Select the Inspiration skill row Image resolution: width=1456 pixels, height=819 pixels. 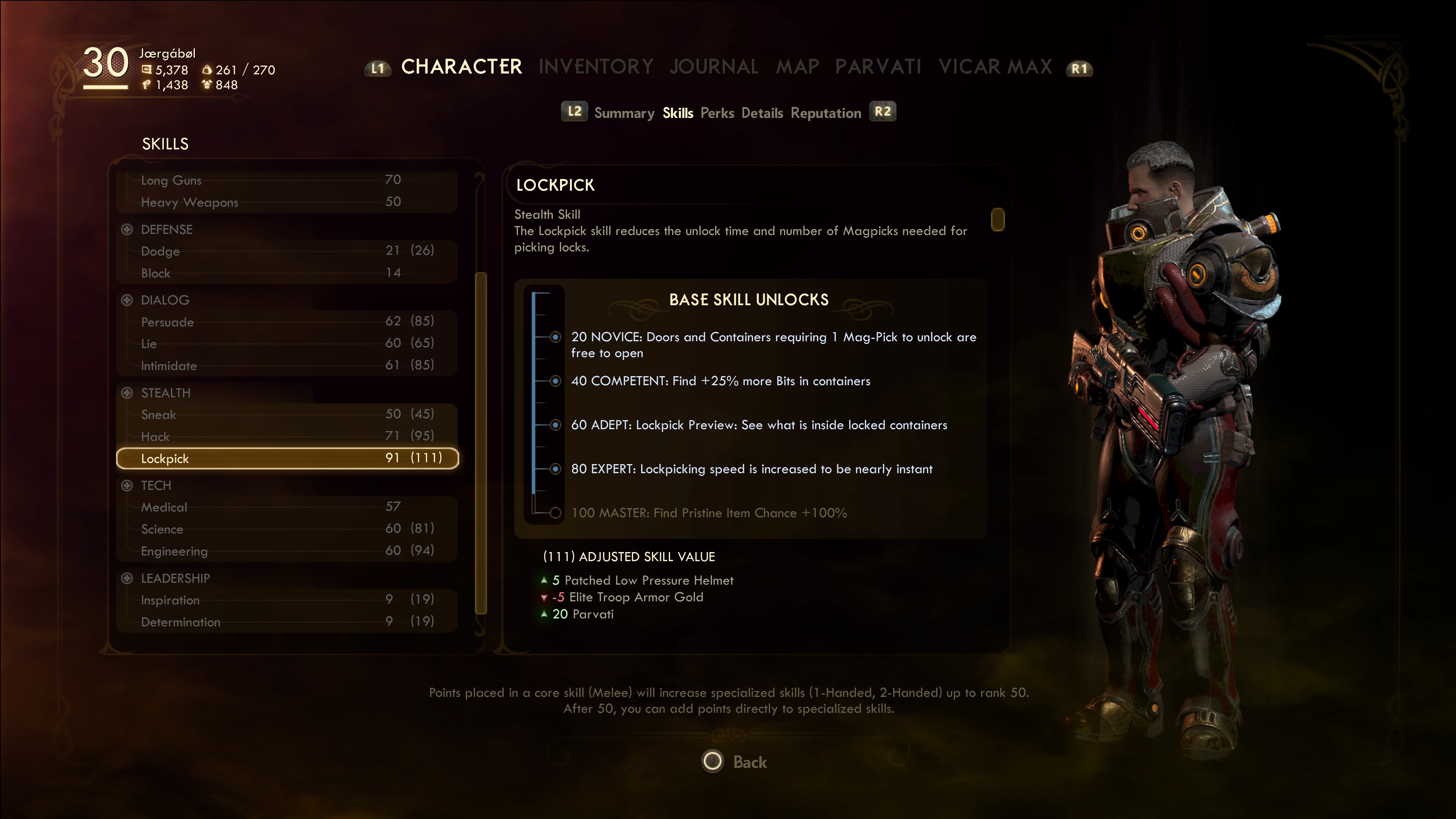point(287,600)
